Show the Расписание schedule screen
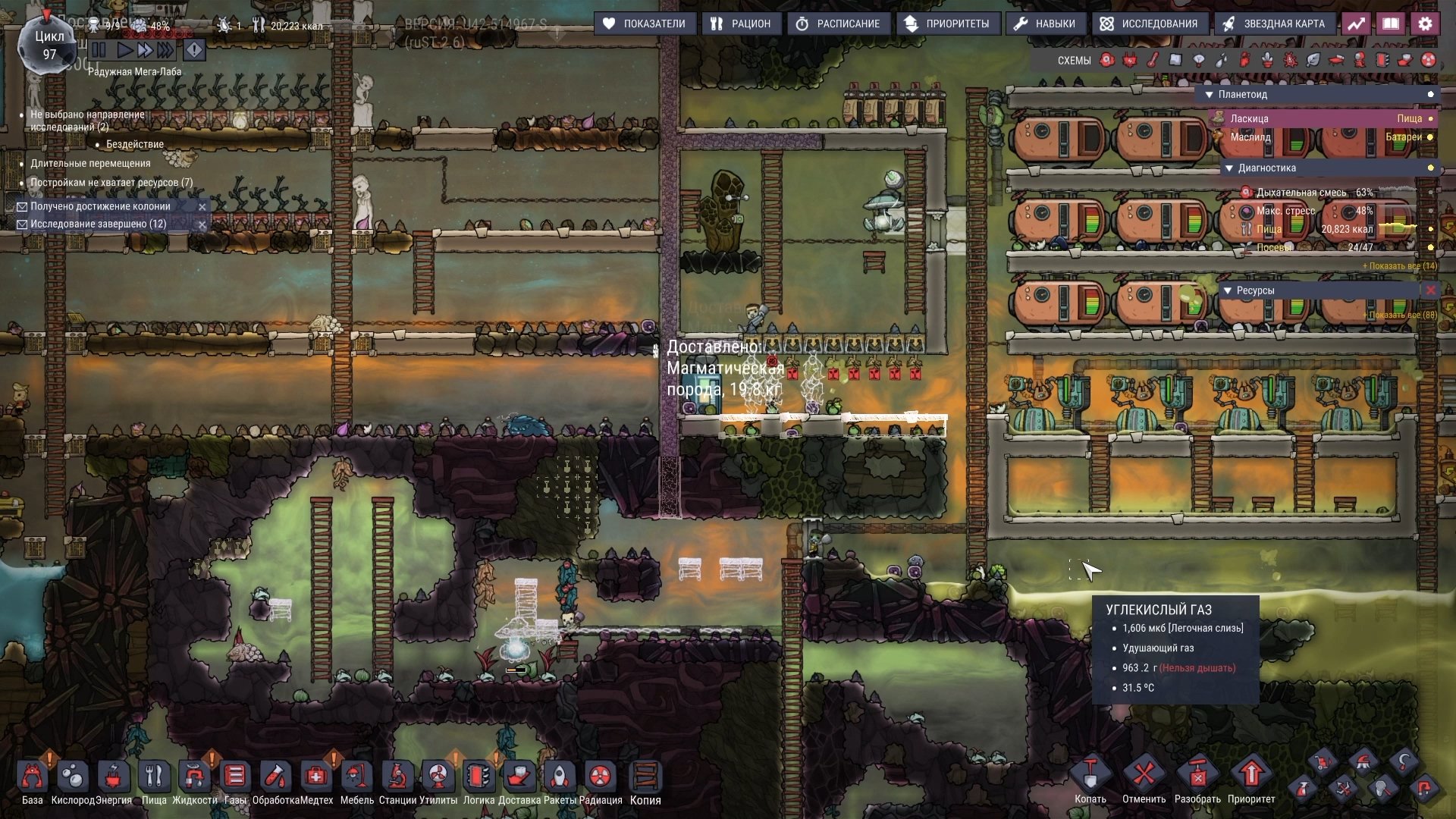The width and height of the screenshot is (1456, 819). pyautogui.click(x=837, y=24)
